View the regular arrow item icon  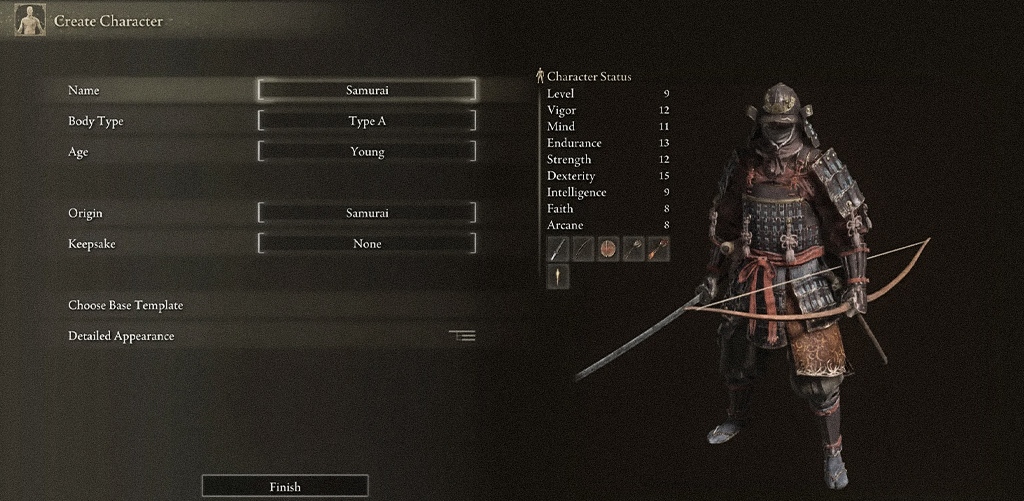(x=633, y=249)
